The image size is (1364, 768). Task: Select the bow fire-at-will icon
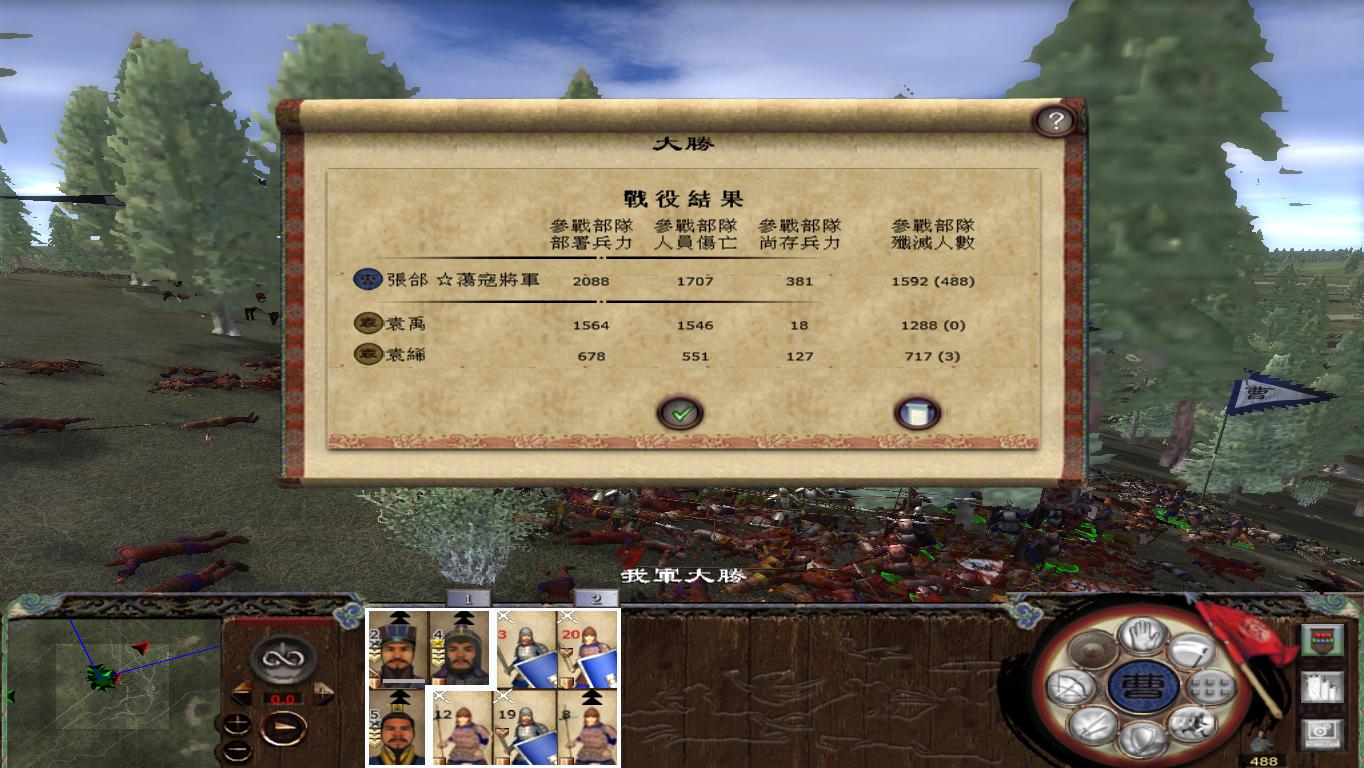1068,687
